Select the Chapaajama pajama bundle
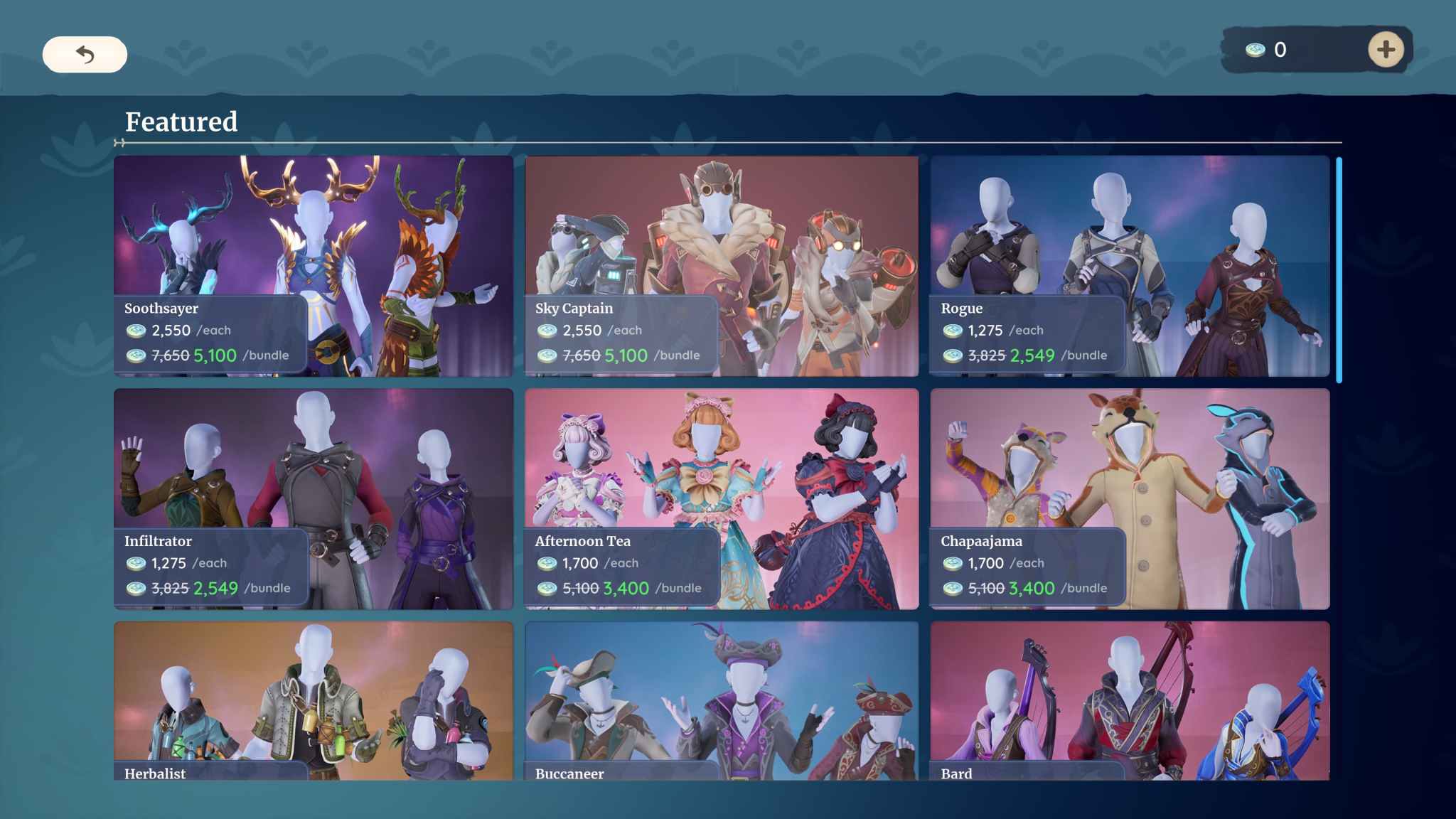Screen dimensions: 1456x819 1130,462
